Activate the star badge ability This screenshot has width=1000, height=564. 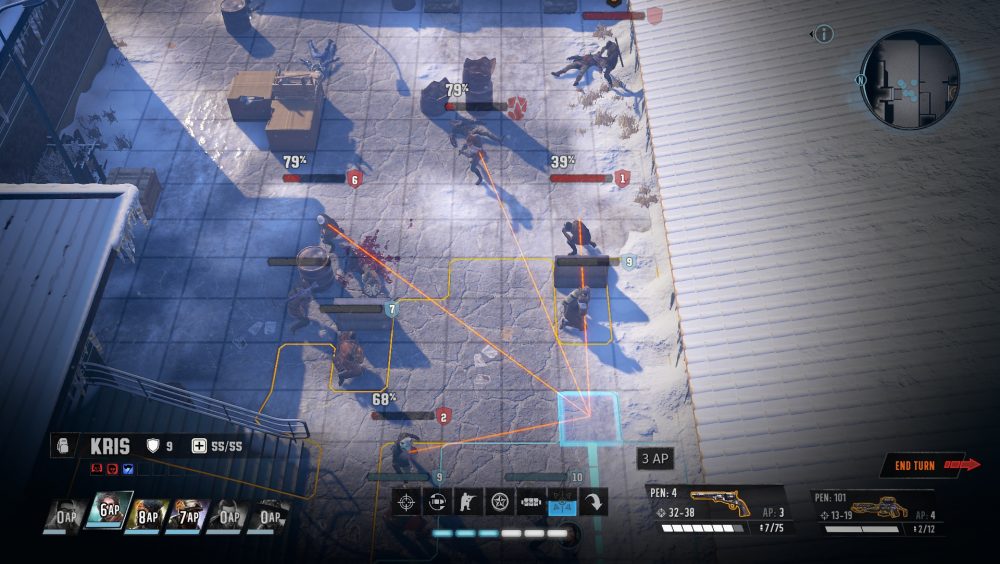[x=499, y=502]
